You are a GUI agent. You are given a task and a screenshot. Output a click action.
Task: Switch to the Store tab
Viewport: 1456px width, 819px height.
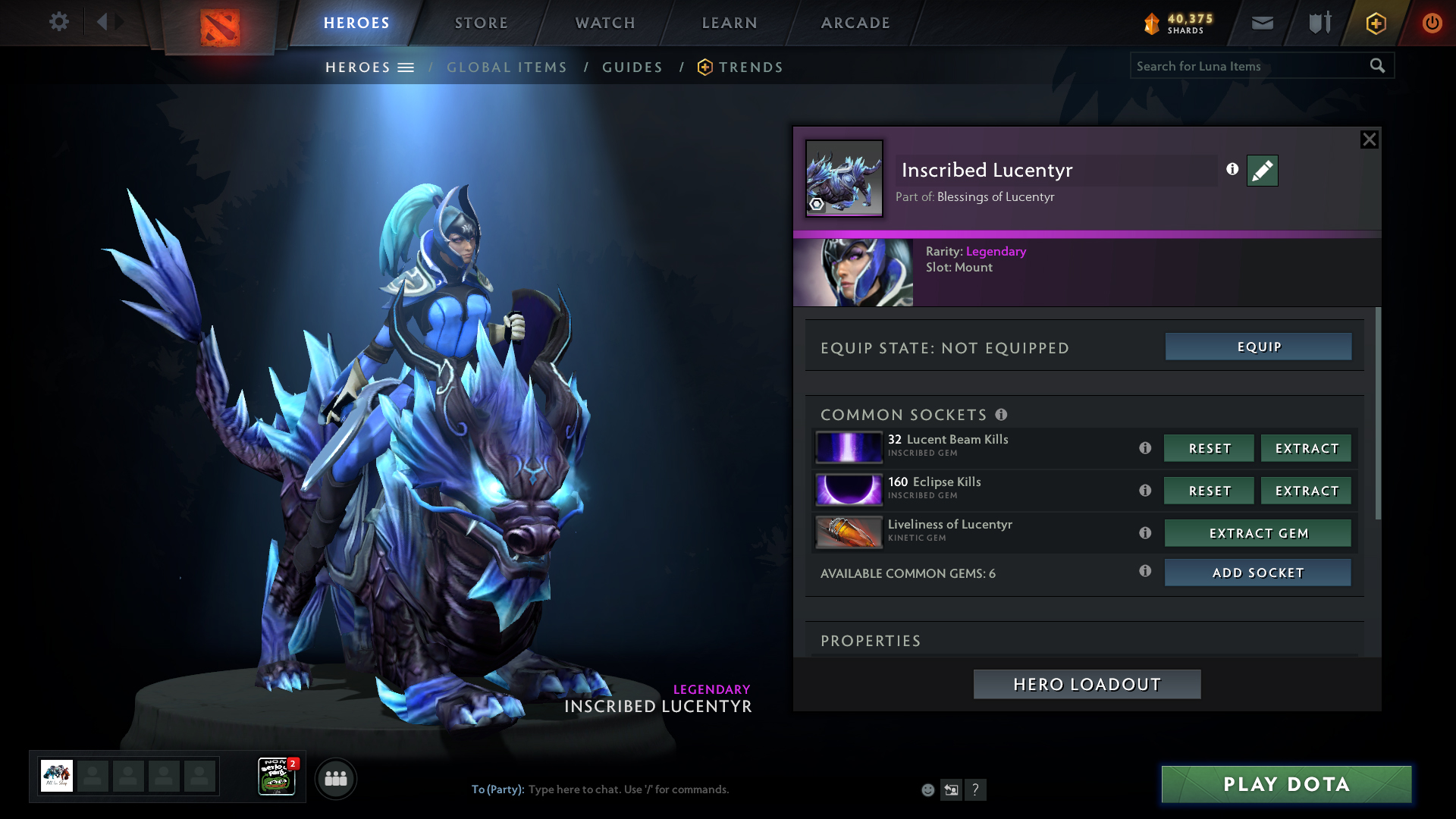coord(482,23)
